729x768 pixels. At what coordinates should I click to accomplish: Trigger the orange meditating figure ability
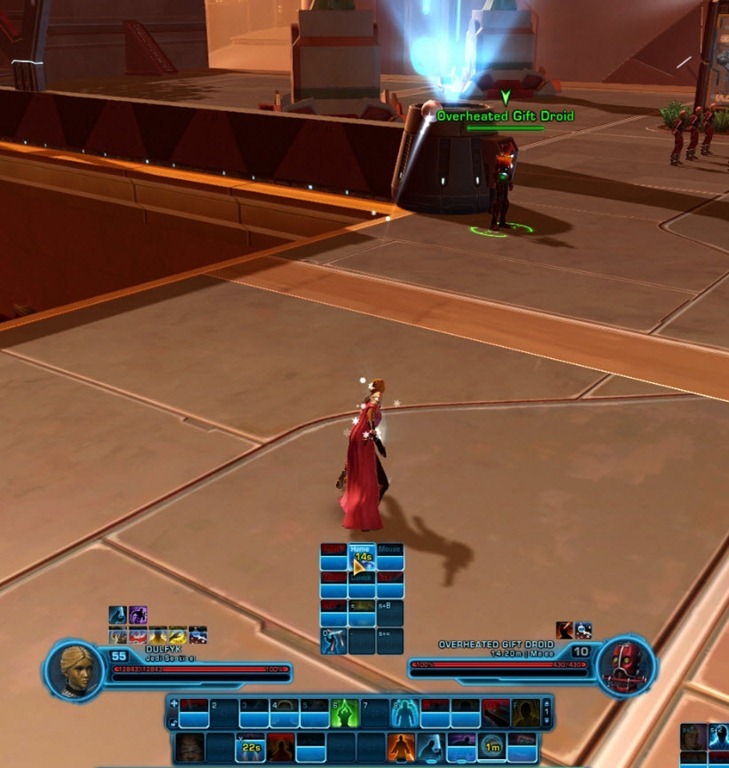[x=399, y=746]
